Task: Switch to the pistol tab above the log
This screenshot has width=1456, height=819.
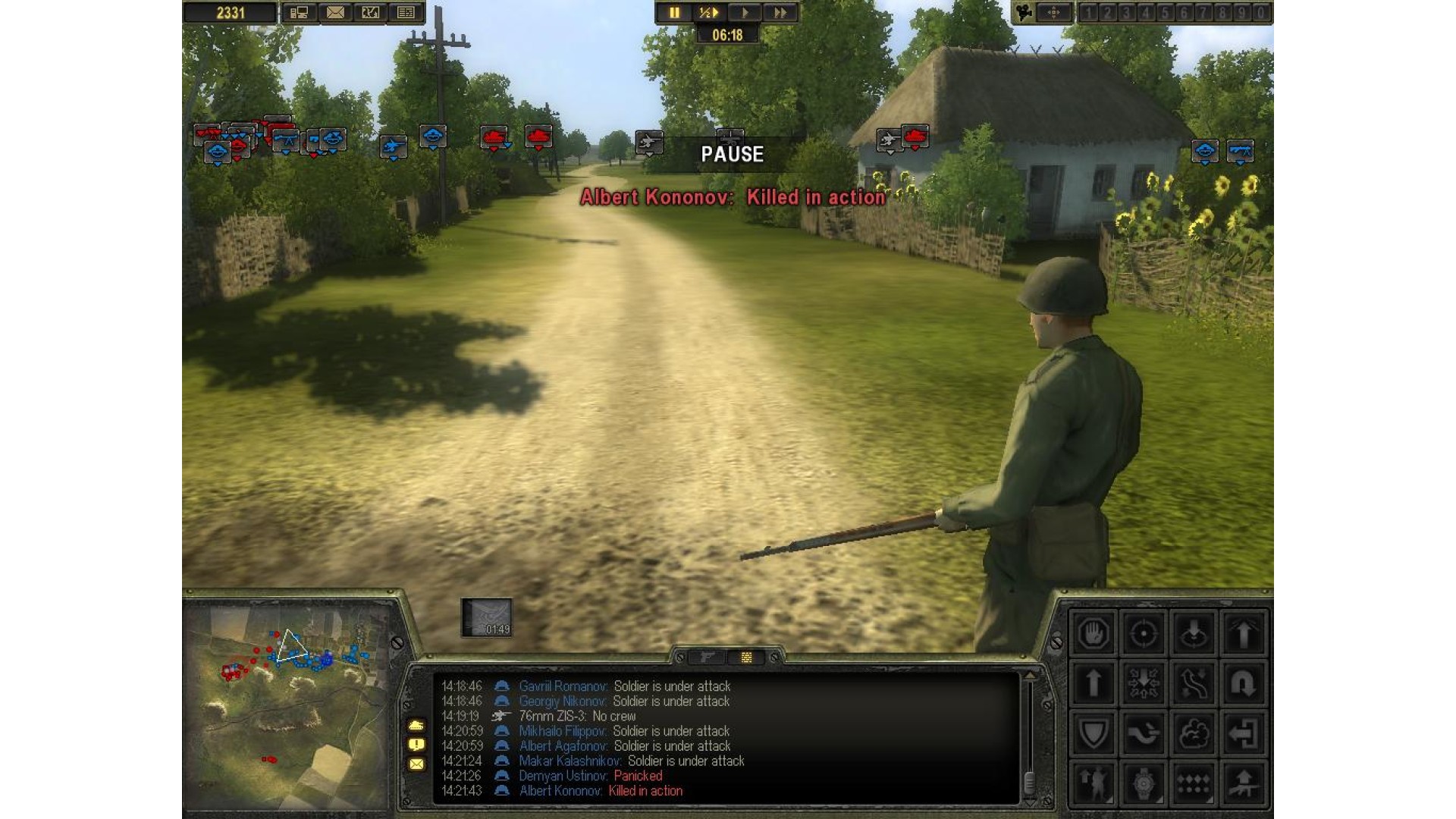Action: pyautogui.click(x=707, y=657)
